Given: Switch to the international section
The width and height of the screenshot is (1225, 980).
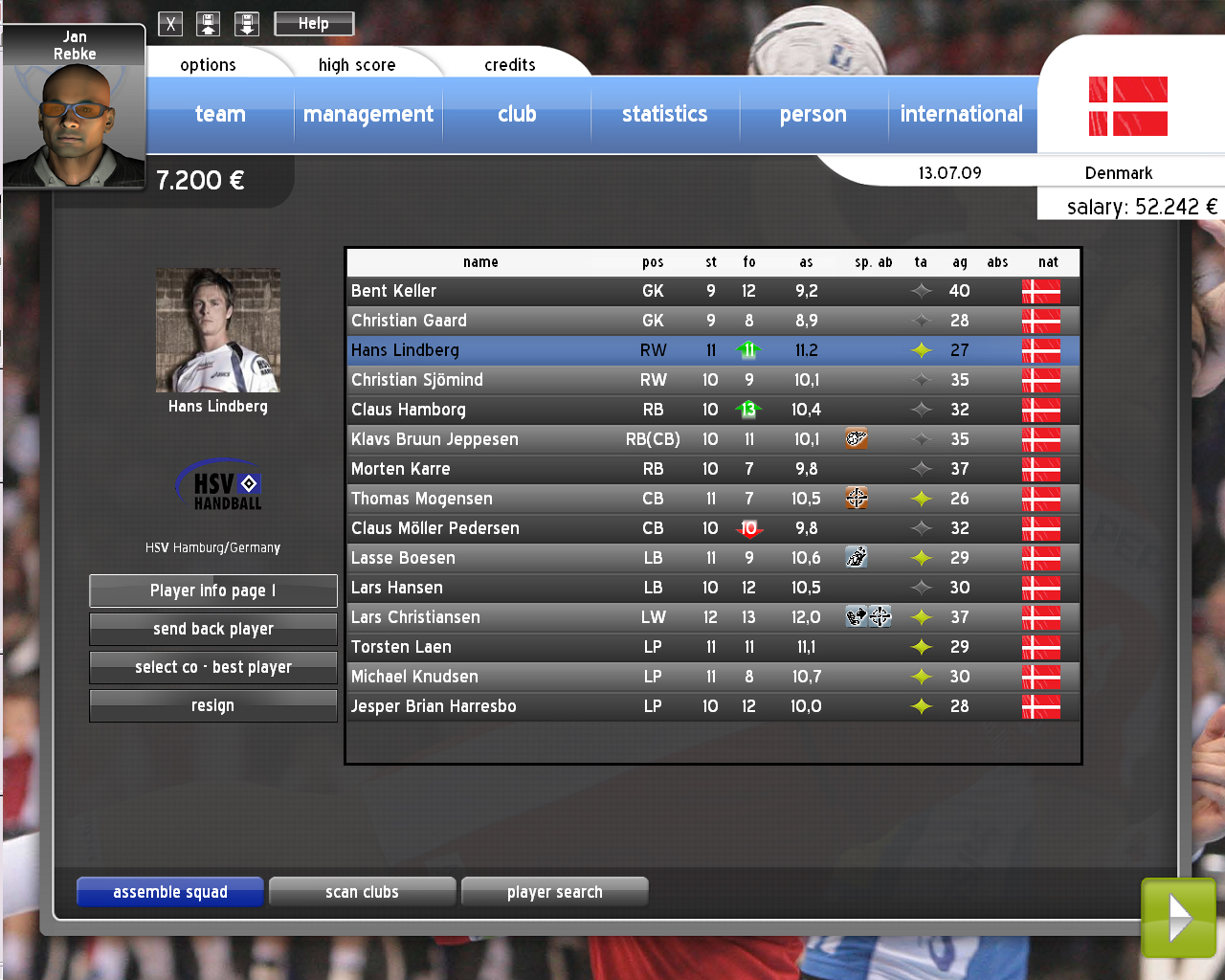Looking at the screenshot, I should click(962, 115).
